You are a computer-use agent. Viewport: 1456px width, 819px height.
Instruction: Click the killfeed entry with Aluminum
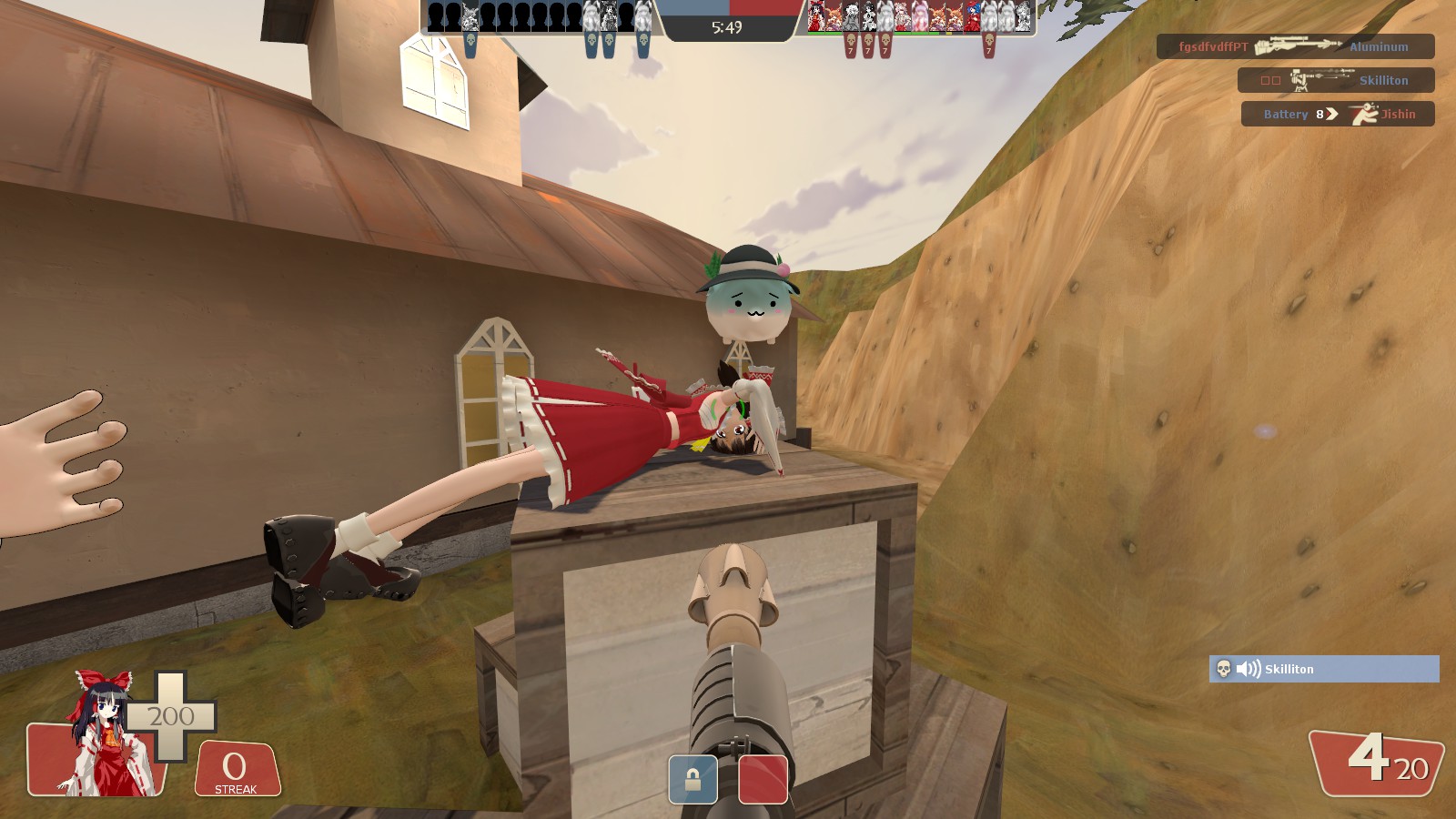tap(1295, 46)
